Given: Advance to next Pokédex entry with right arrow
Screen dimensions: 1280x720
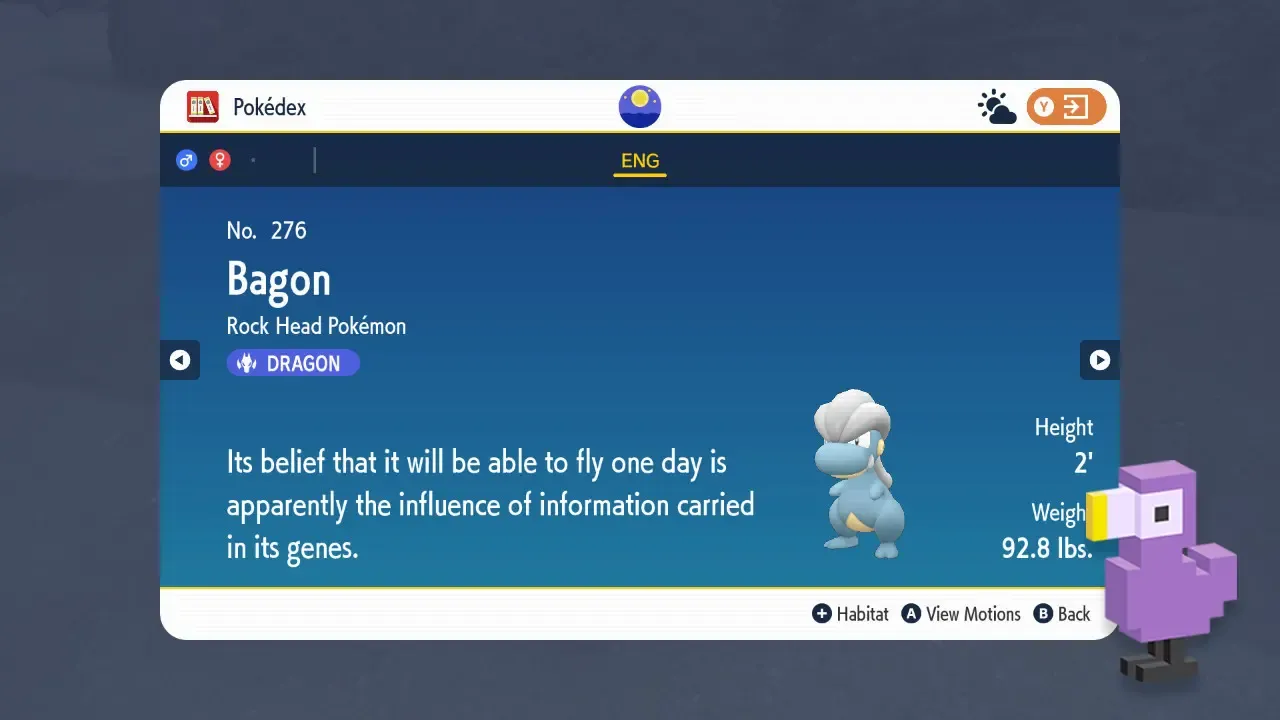Looking at the screenshot, I should pos(1100,360).
